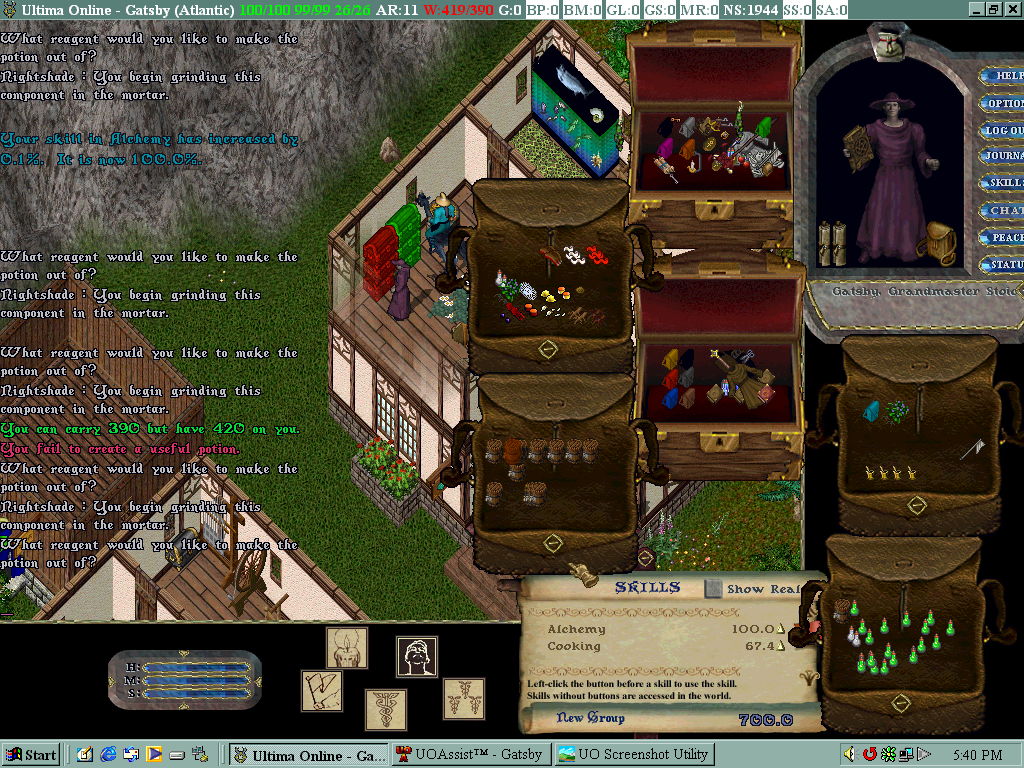The image size is (1024, 768).
Task: Toggle the Show Real skills checkbox
Action: (712, 589)
